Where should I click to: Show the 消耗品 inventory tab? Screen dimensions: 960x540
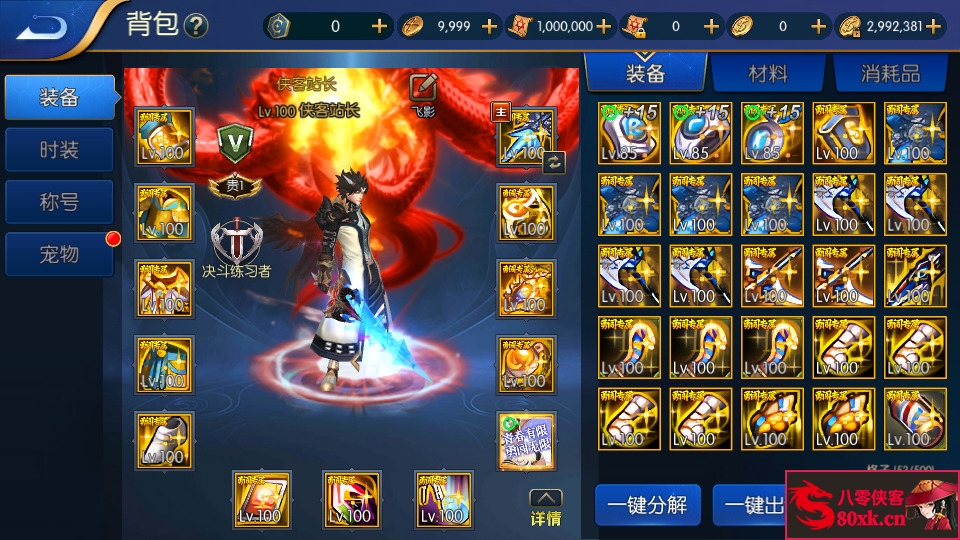point(889,73)
